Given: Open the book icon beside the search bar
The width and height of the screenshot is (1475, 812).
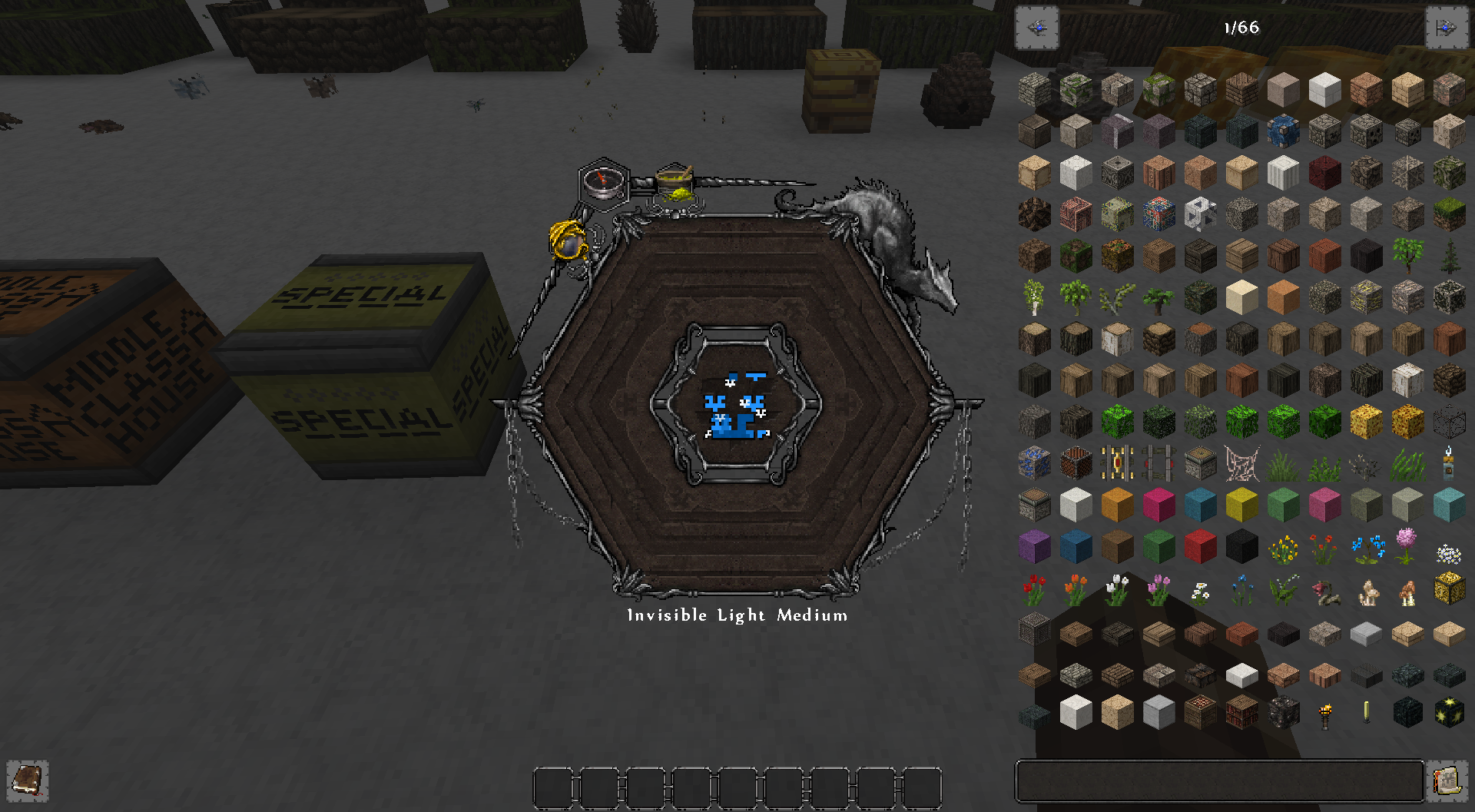Looking at the screenshot, I should pos(1447,781).
